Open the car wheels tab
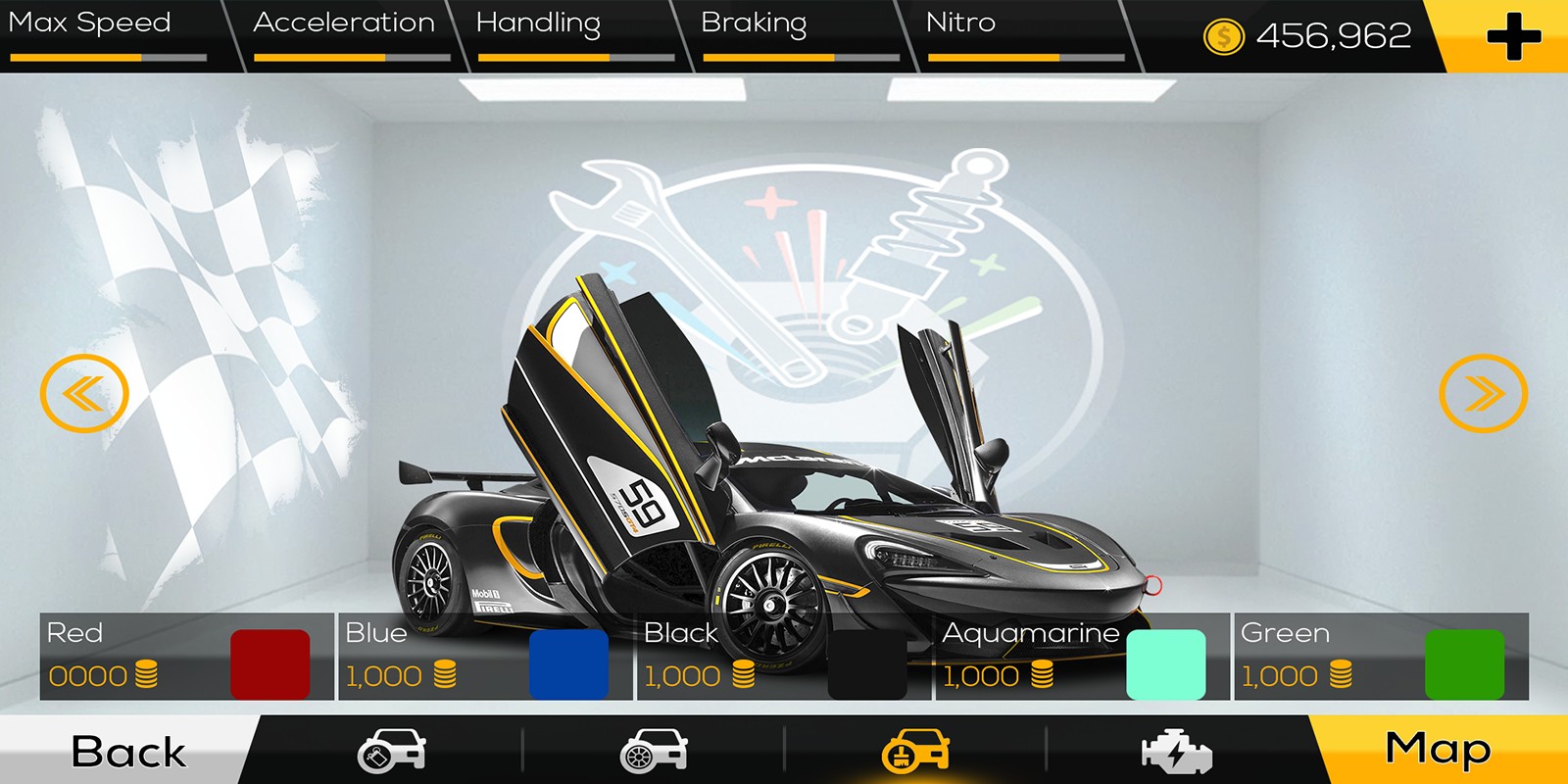Screen dimensions: 1568x784 (x=654, y=752)
